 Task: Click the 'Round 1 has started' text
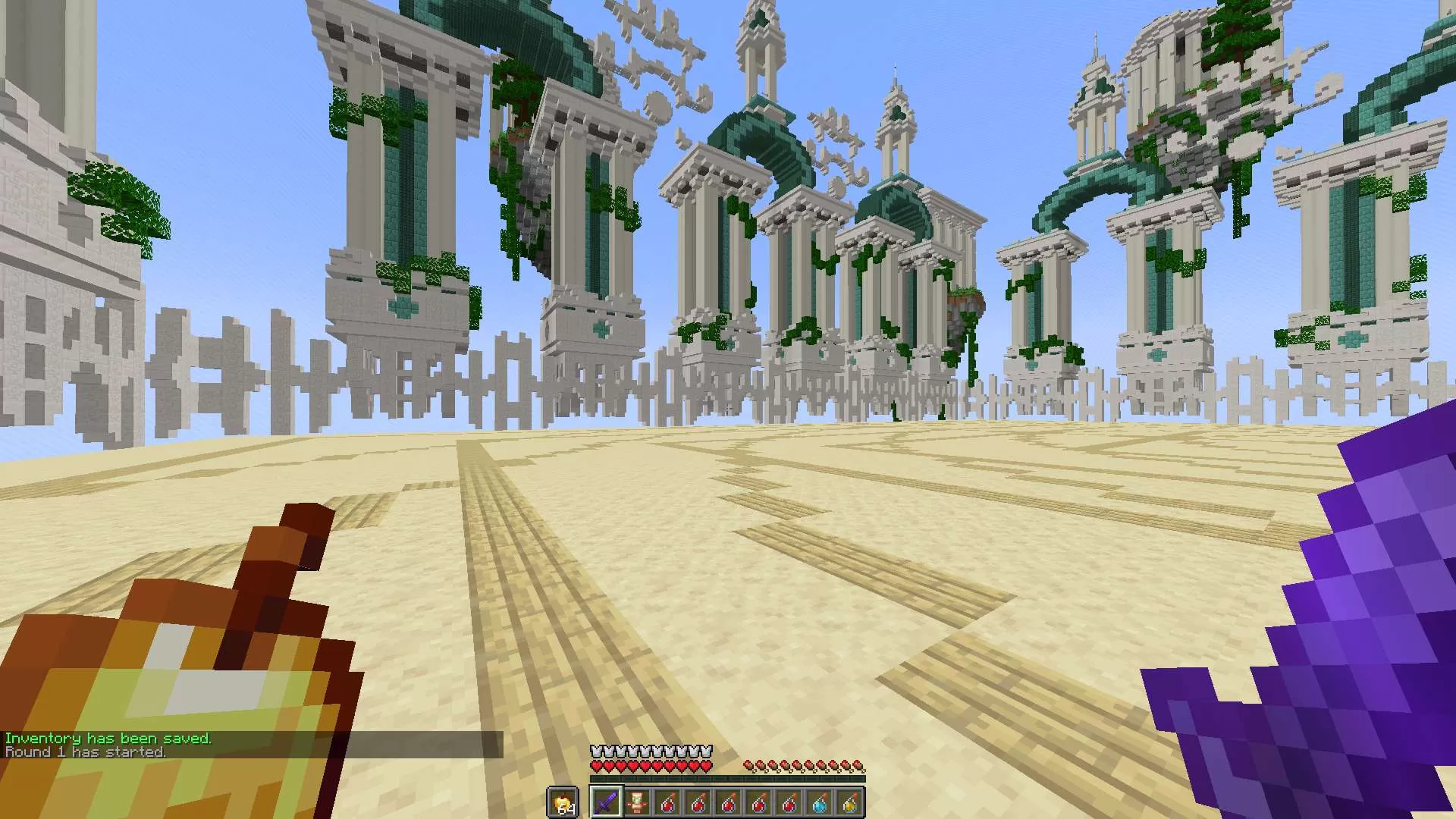click(x=83, y=753)
